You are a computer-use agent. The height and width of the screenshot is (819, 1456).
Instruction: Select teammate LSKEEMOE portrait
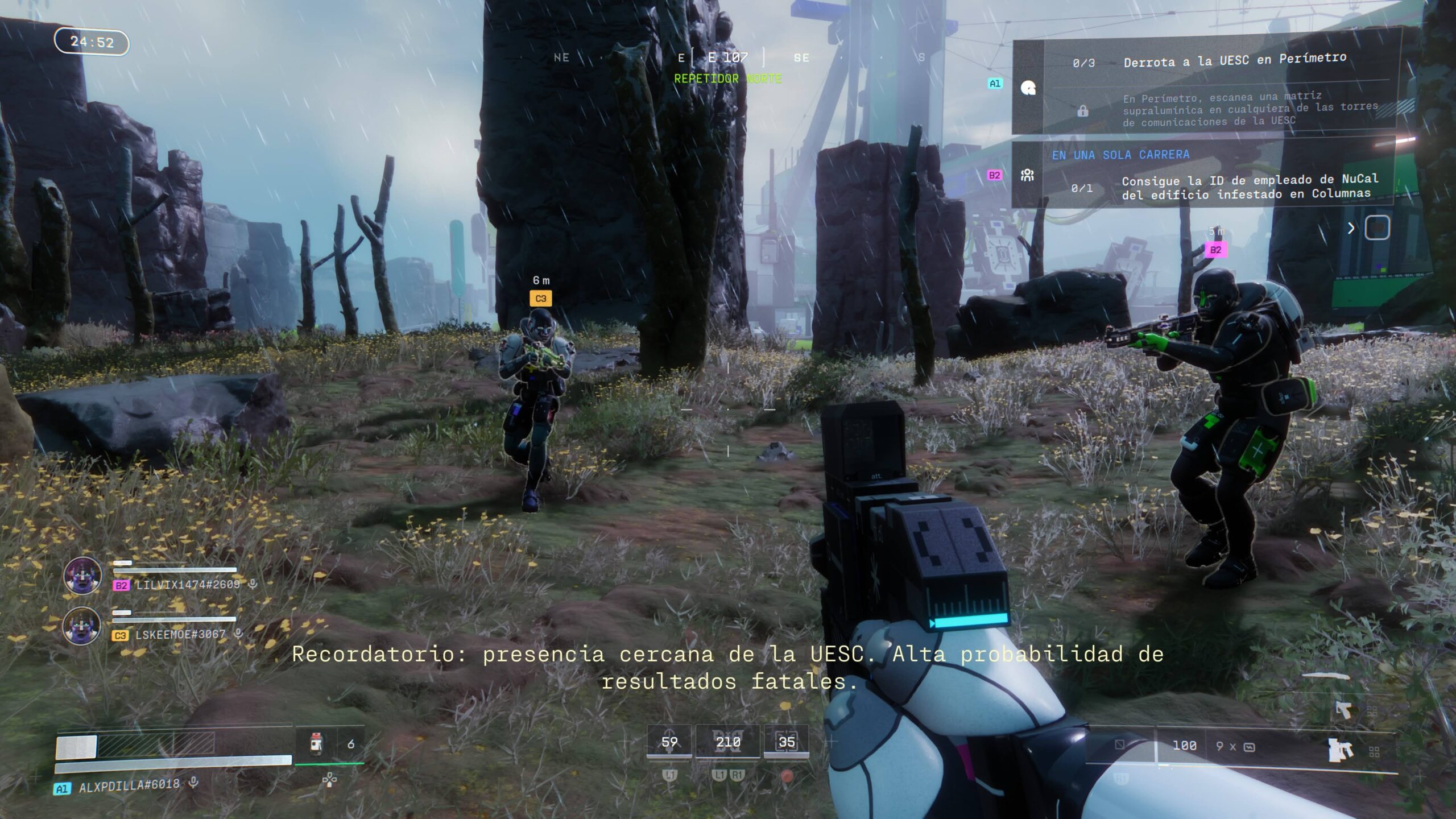[x=82, y=625]
